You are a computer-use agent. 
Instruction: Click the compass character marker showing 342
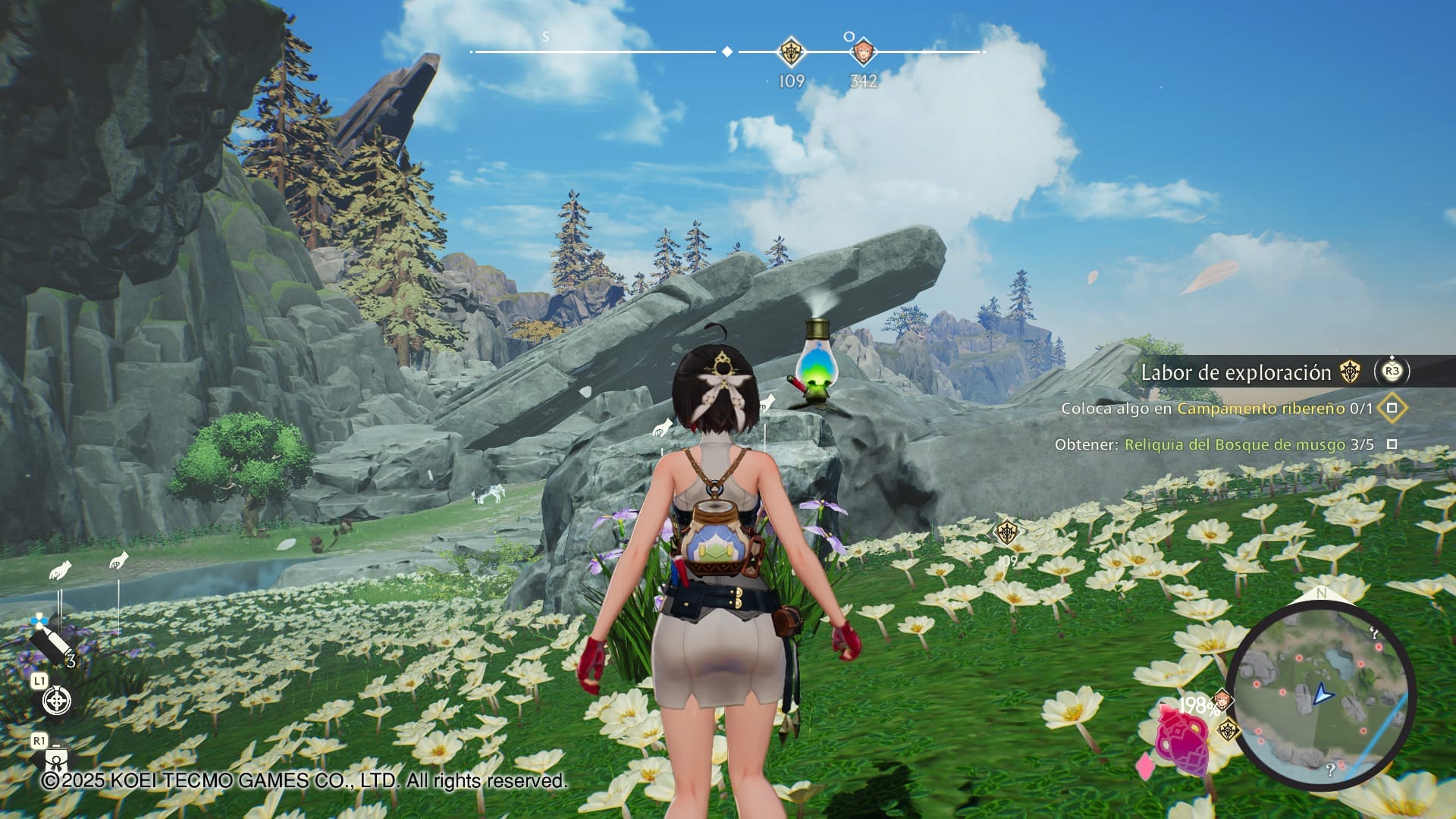click(862, 52)
